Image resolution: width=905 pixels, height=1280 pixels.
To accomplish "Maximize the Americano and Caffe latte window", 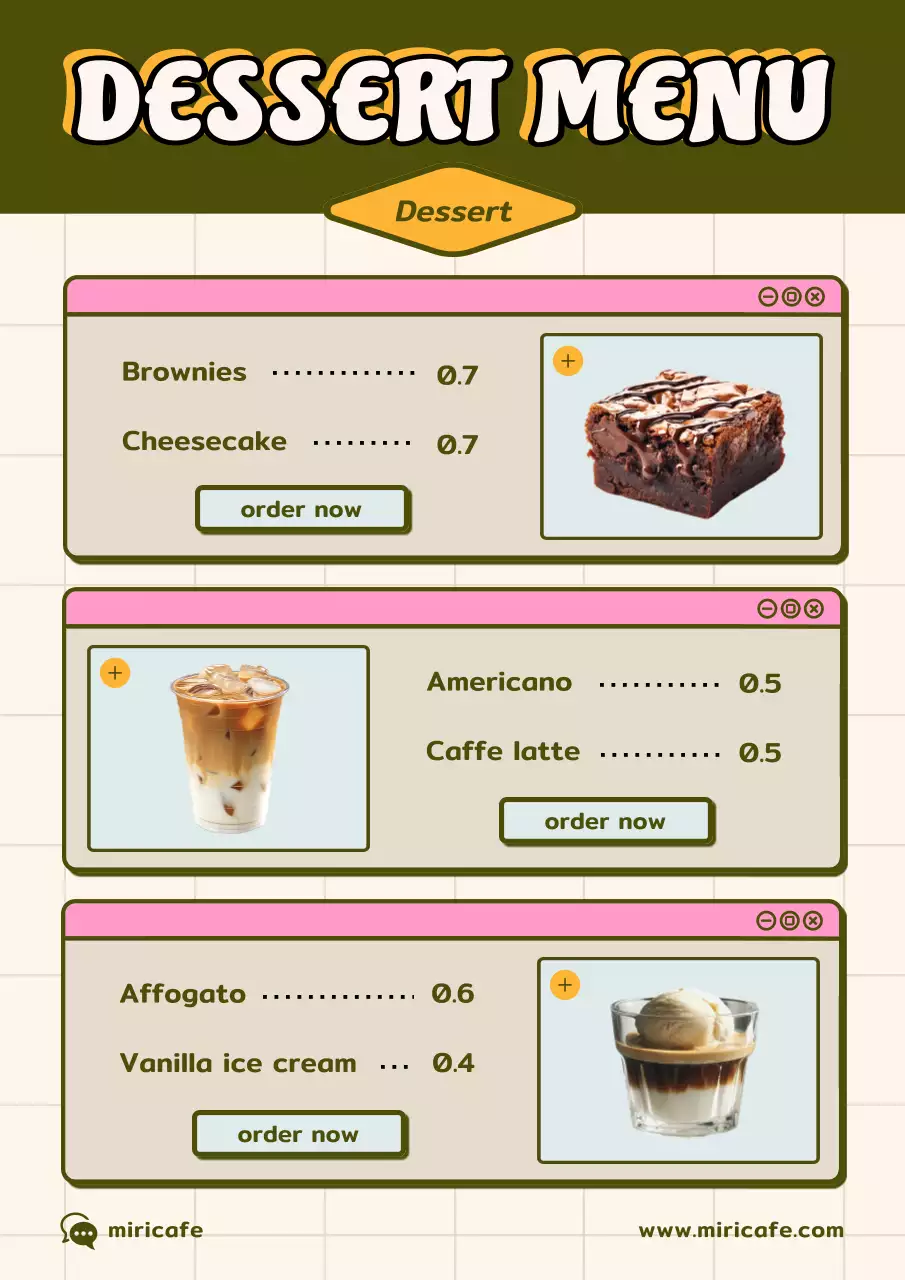I will (x=791, y=608).
